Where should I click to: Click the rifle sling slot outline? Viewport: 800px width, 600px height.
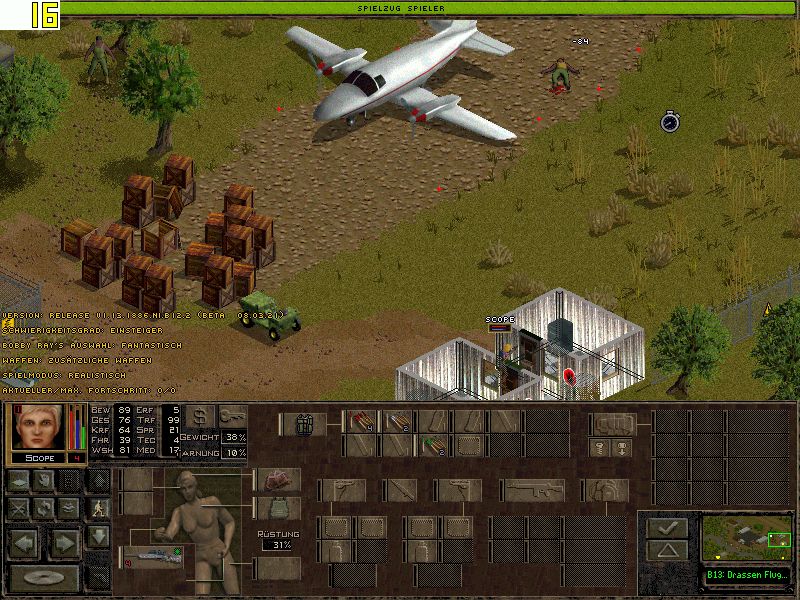pyautogui.click(x=534, y=490)
